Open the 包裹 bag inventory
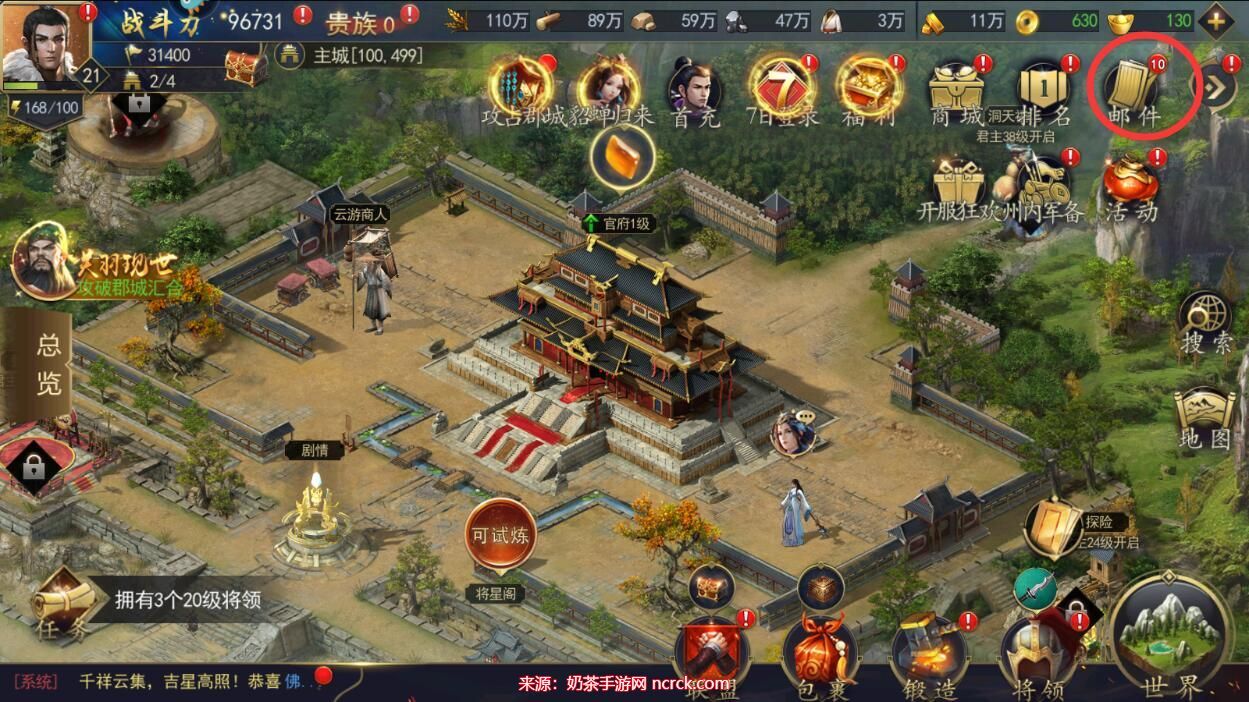Image resolution: width=1249 pixels, height=702 pixels. [x=820, y=655]
